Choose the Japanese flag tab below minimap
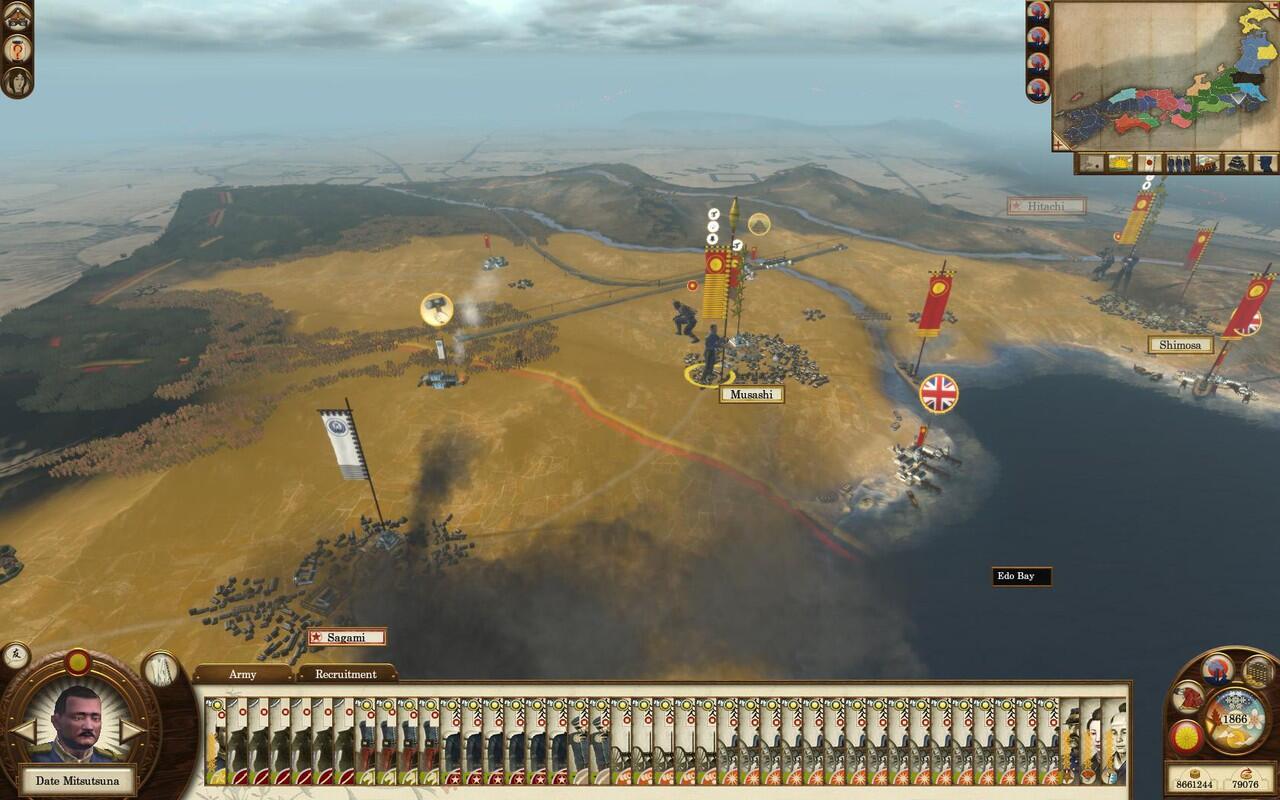The width and height of the screenshot is (1280, 800). (1149, 162)
